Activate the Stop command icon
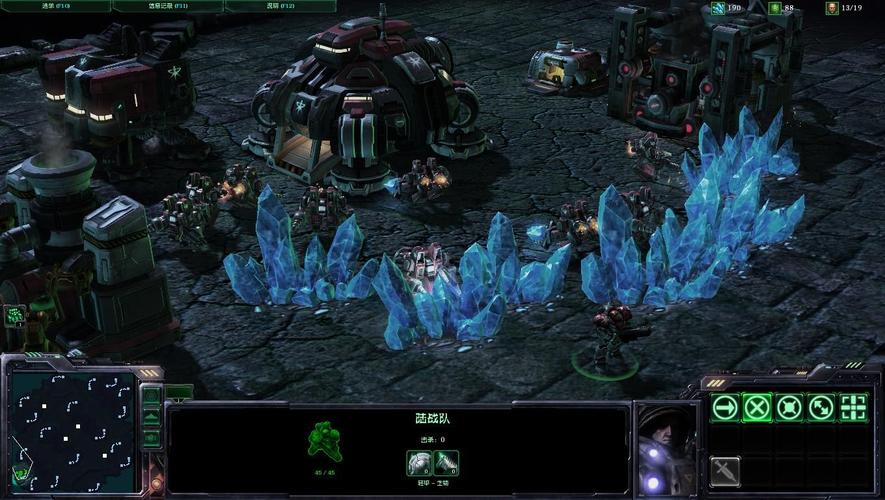The width and height of the screenshot is (885, 500). click(x=757, y=407)
